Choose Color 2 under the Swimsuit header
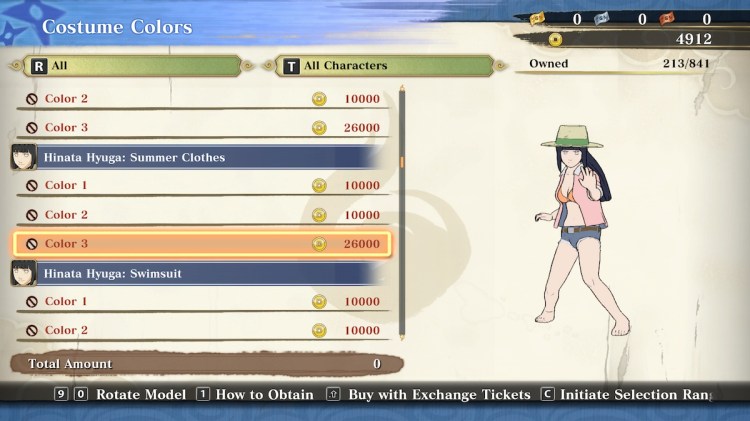Screen dimensions: 750x421 tap(201, 331)
